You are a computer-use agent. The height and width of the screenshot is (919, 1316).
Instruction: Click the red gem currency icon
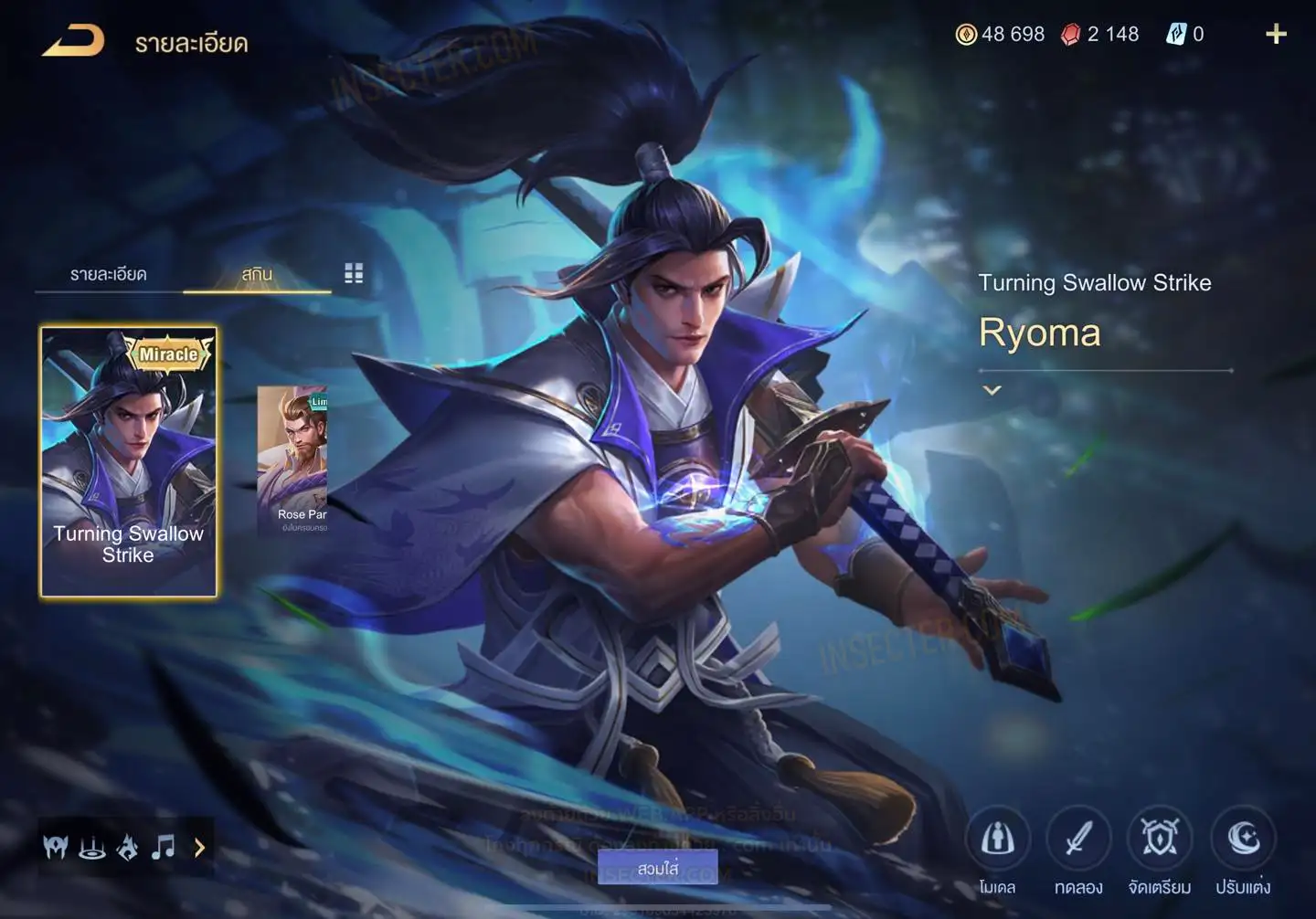[1070, 35]
